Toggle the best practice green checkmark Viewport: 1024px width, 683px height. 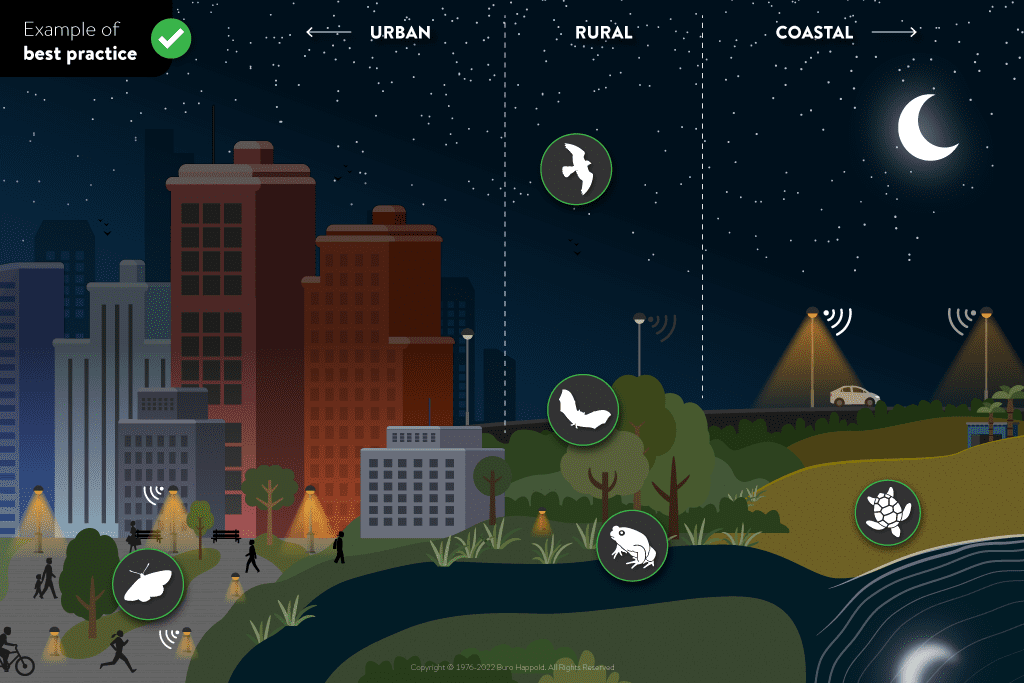point(171,39)
